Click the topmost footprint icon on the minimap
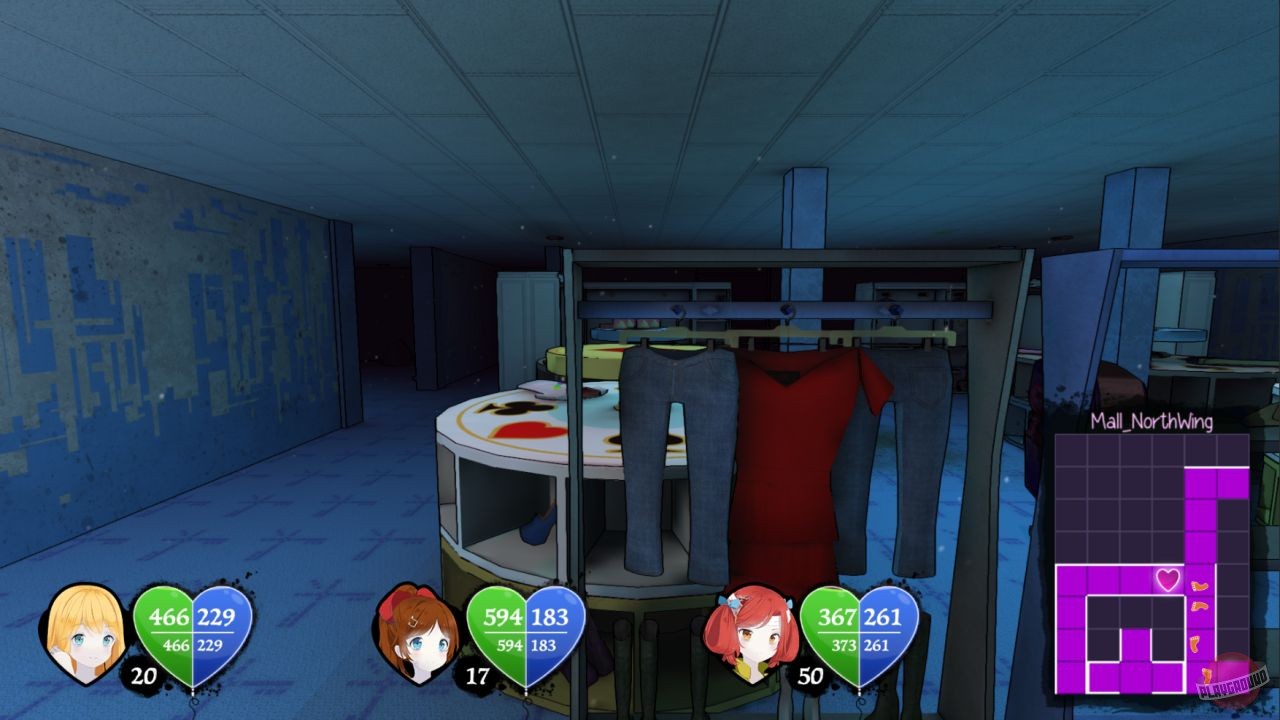This screenshot has height=720, width=1280. point(1199,585)
